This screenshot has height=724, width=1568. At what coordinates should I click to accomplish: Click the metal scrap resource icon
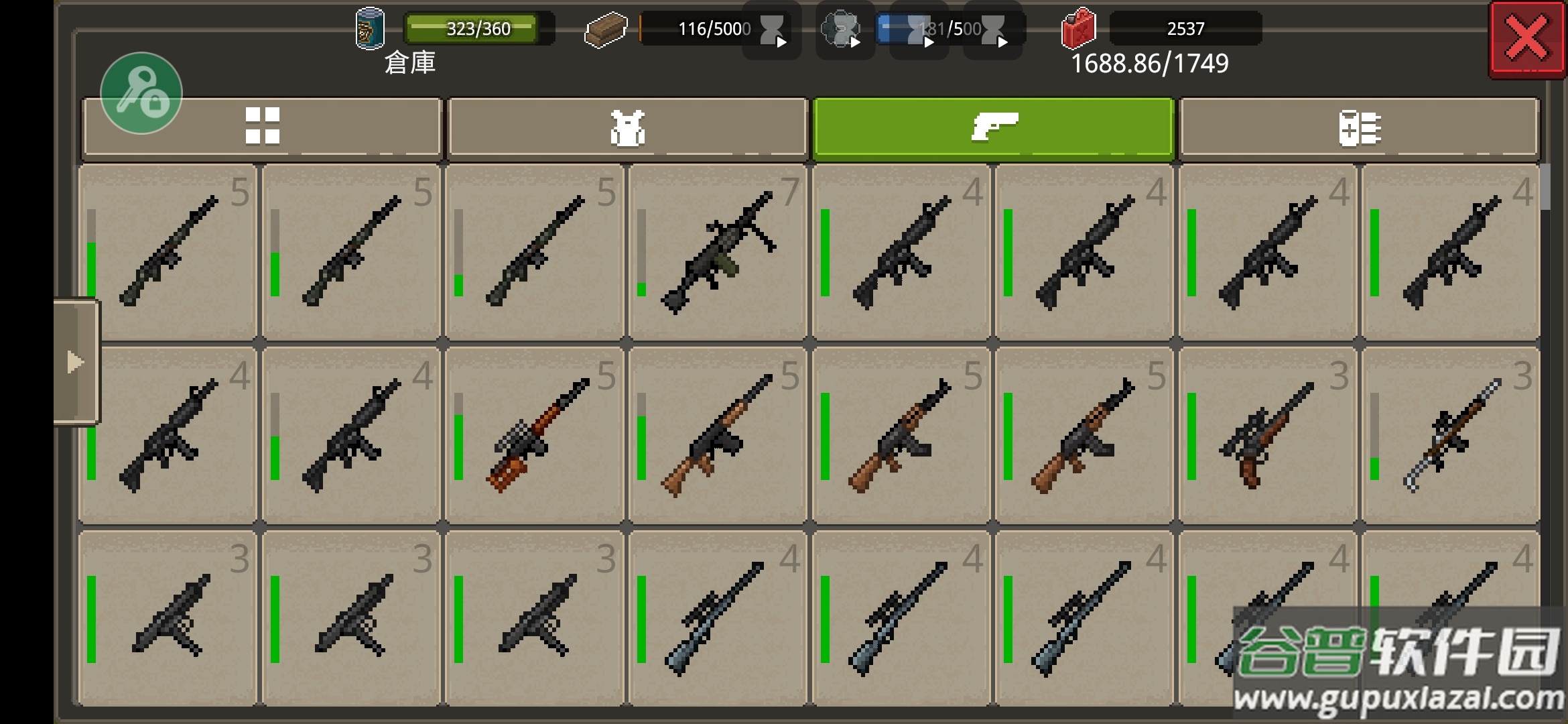[842, 28]
